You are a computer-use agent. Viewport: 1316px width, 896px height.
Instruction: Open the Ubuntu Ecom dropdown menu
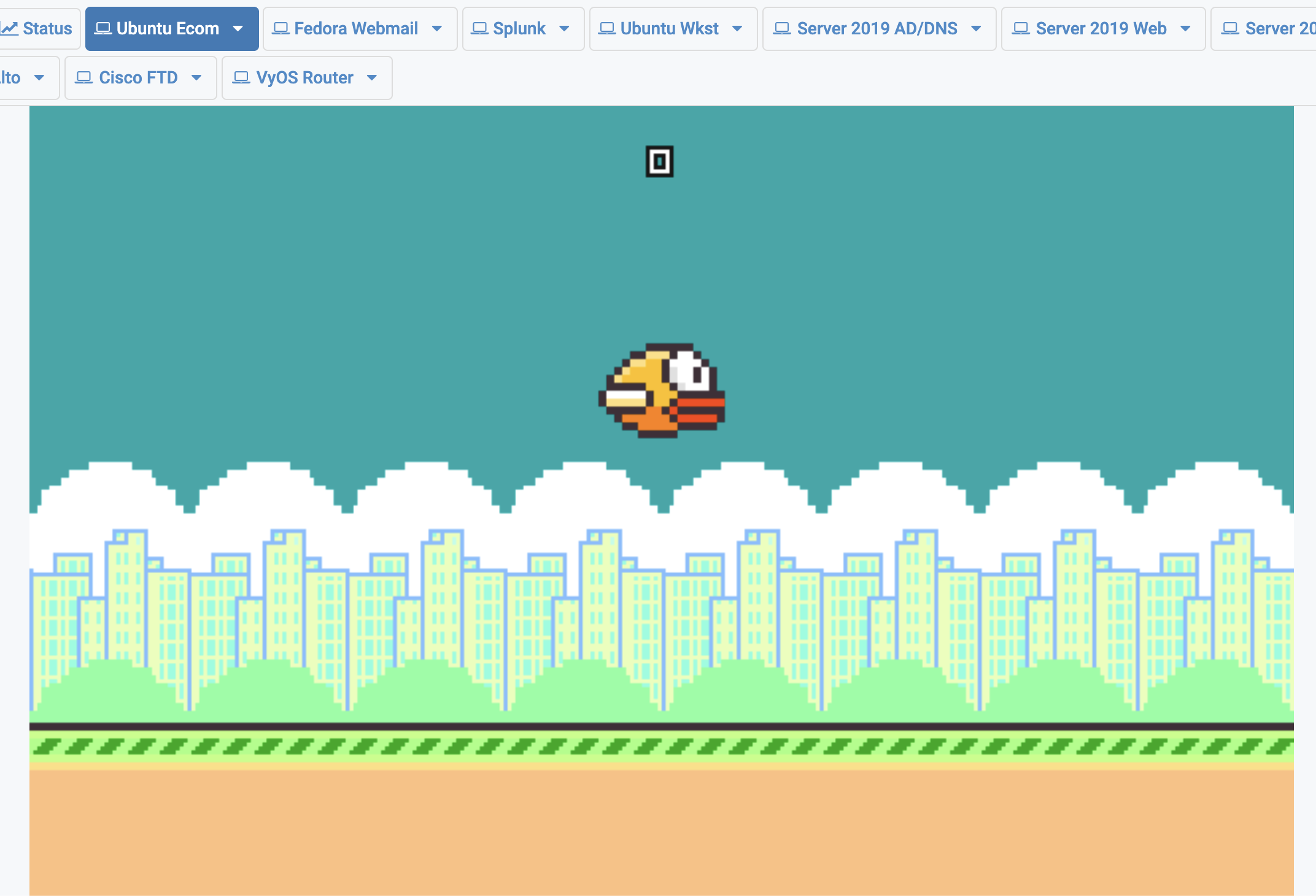click(x=238, y=28)
